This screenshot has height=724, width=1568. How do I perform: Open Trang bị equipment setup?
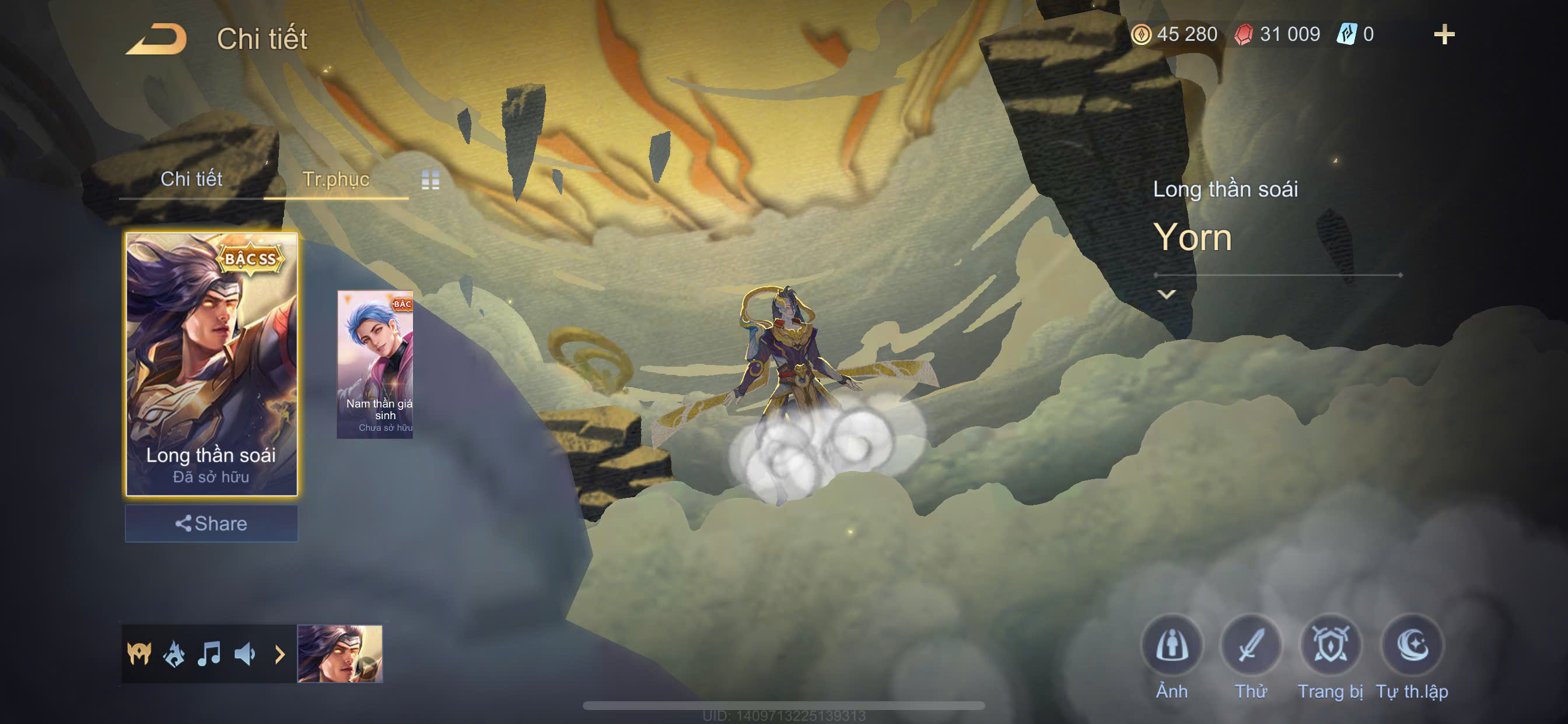[1330, 646]
